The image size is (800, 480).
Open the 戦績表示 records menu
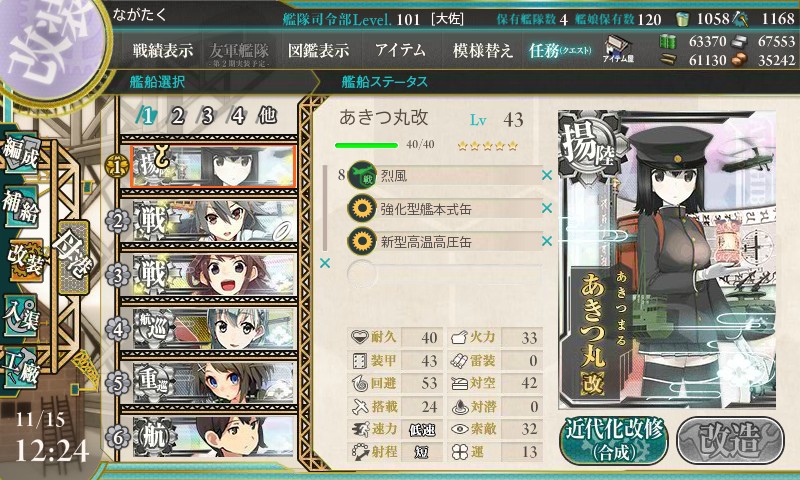pyautogui.click(x=164, y=50)
